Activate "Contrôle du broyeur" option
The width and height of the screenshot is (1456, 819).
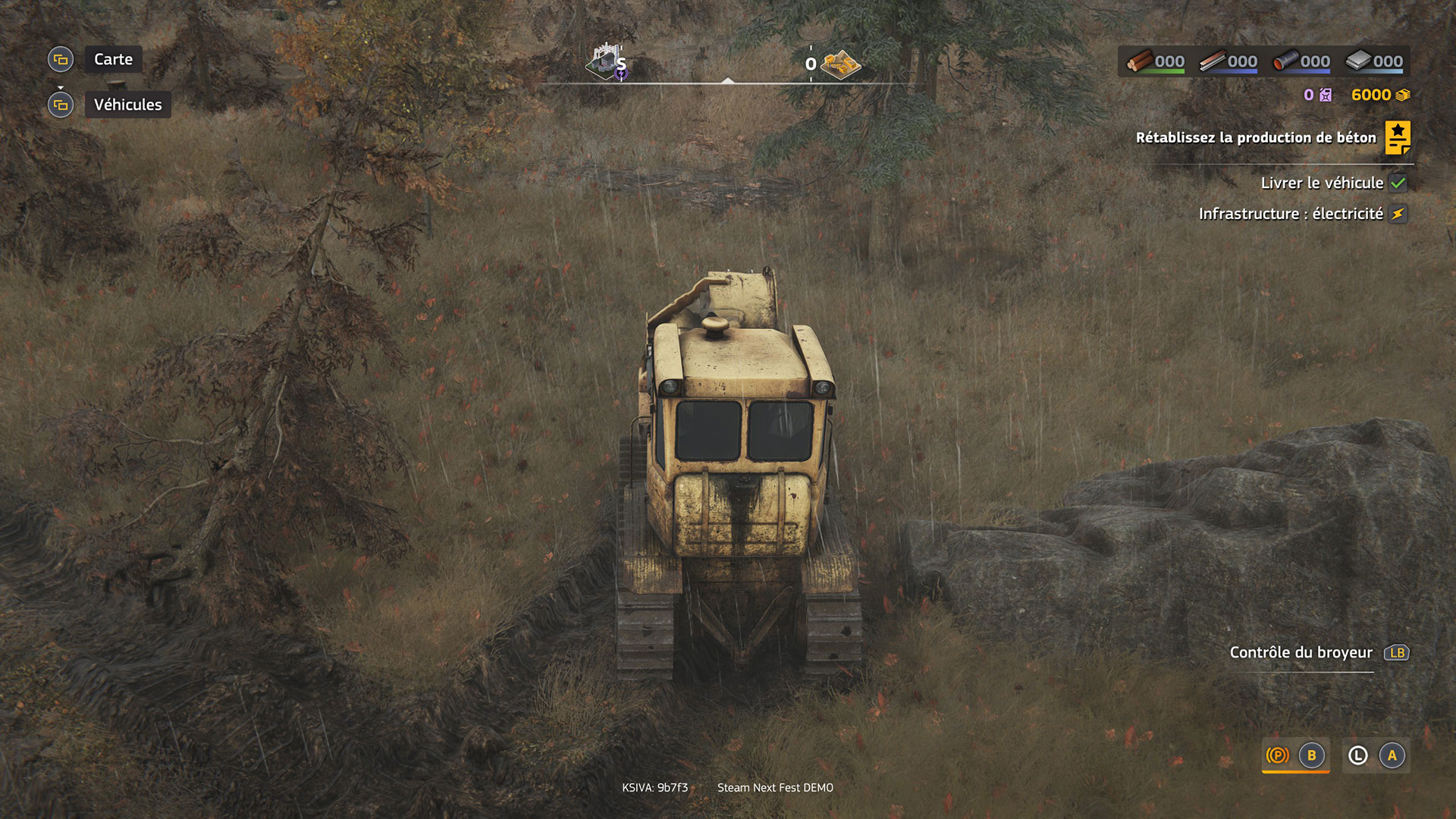pos(1301,652)
